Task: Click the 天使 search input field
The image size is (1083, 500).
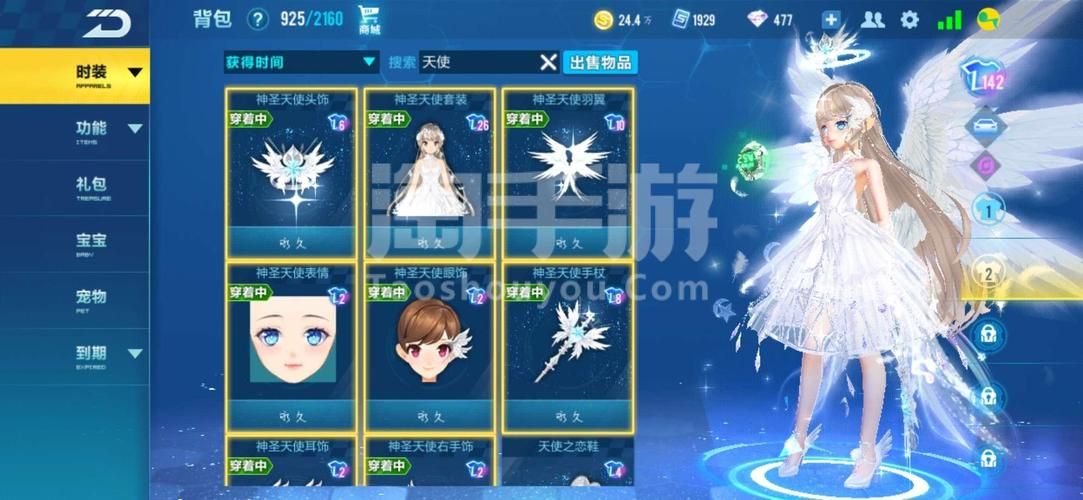Action: (478, 62)
